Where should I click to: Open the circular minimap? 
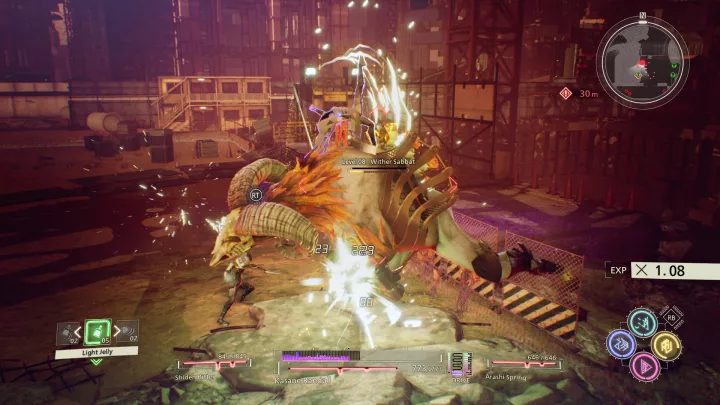642,61
